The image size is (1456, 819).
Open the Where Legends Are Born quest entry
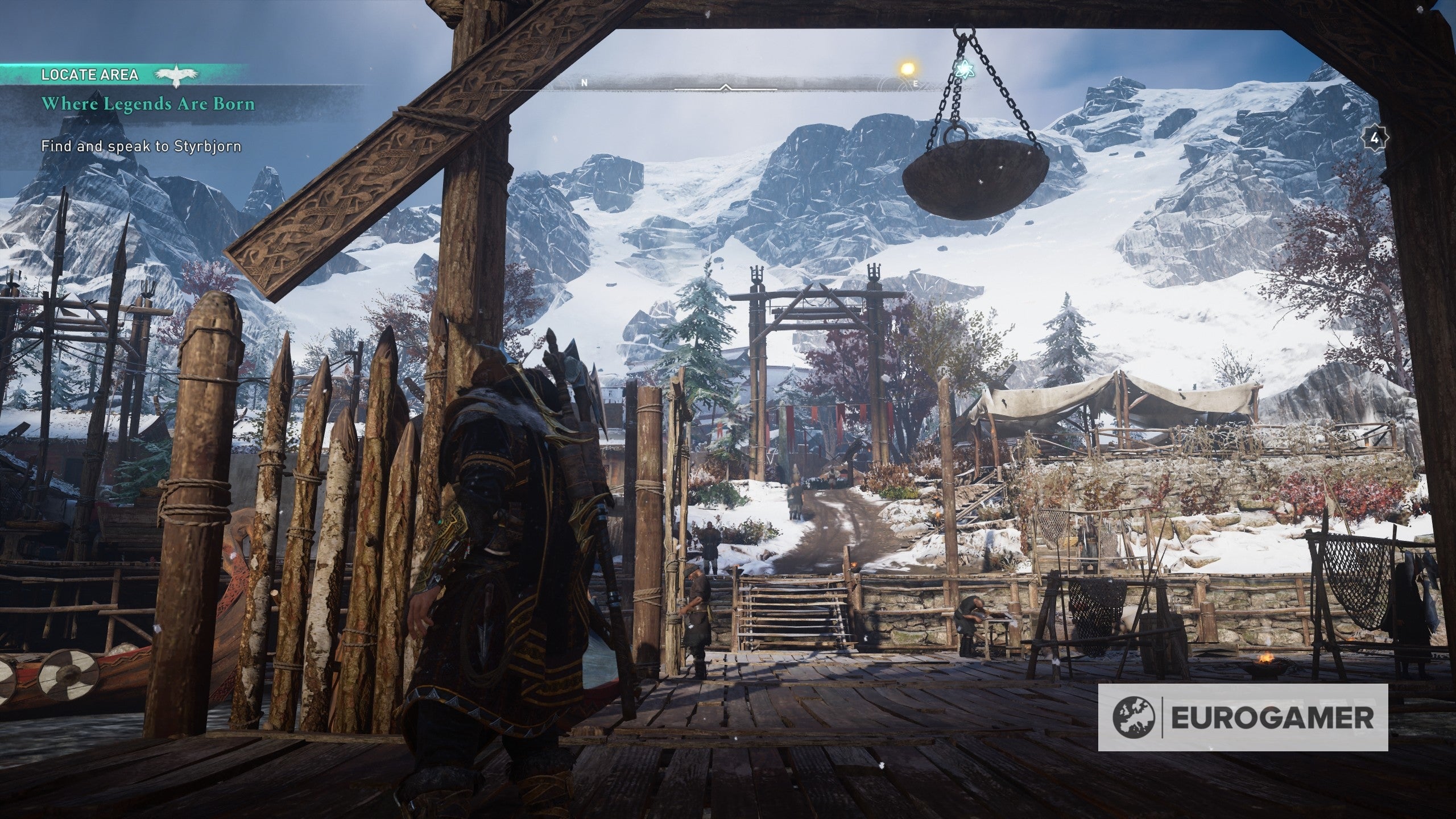(150, 106)
